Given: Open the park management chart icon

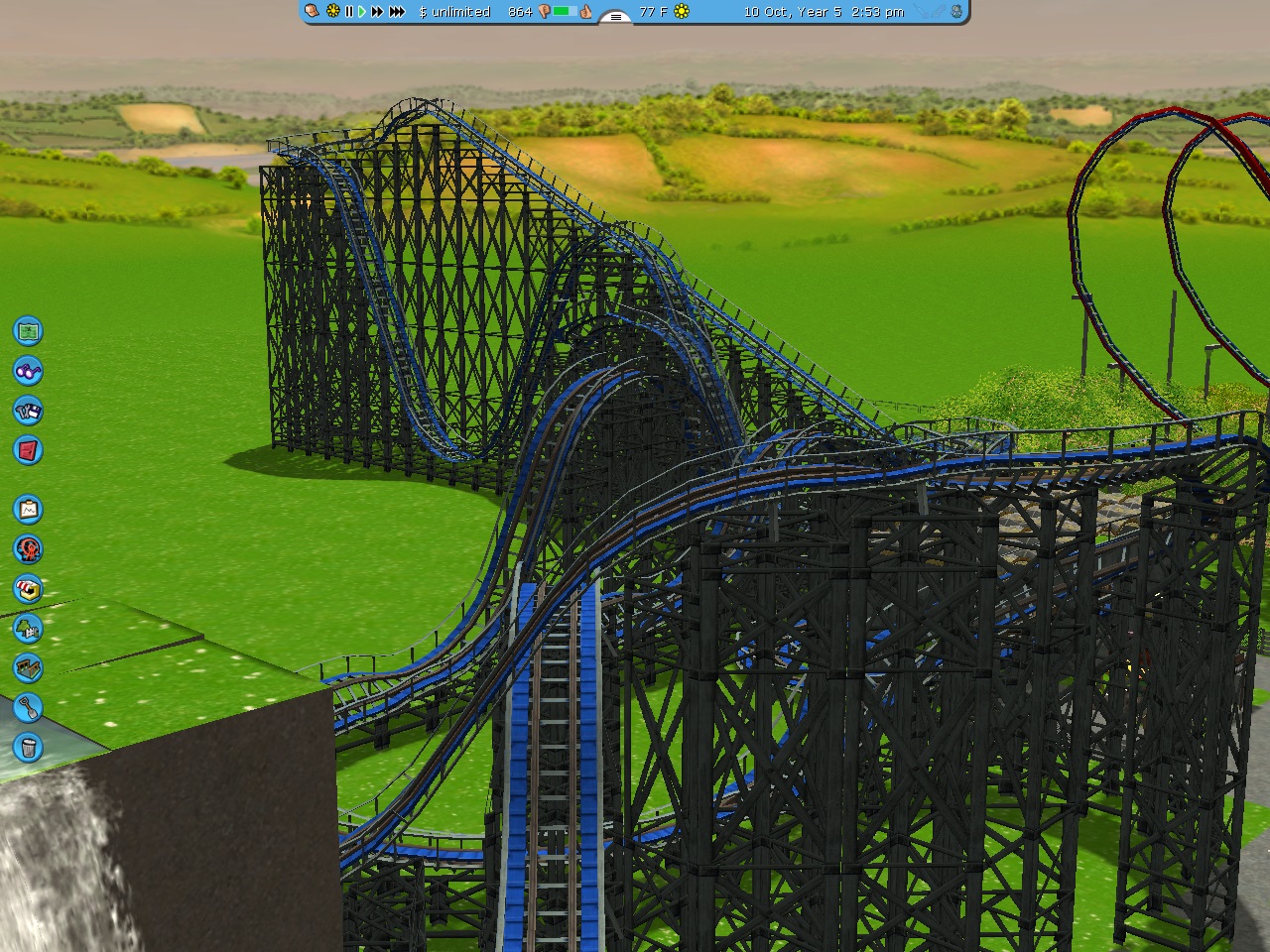Looking at the screenshot, I should 29,510.
